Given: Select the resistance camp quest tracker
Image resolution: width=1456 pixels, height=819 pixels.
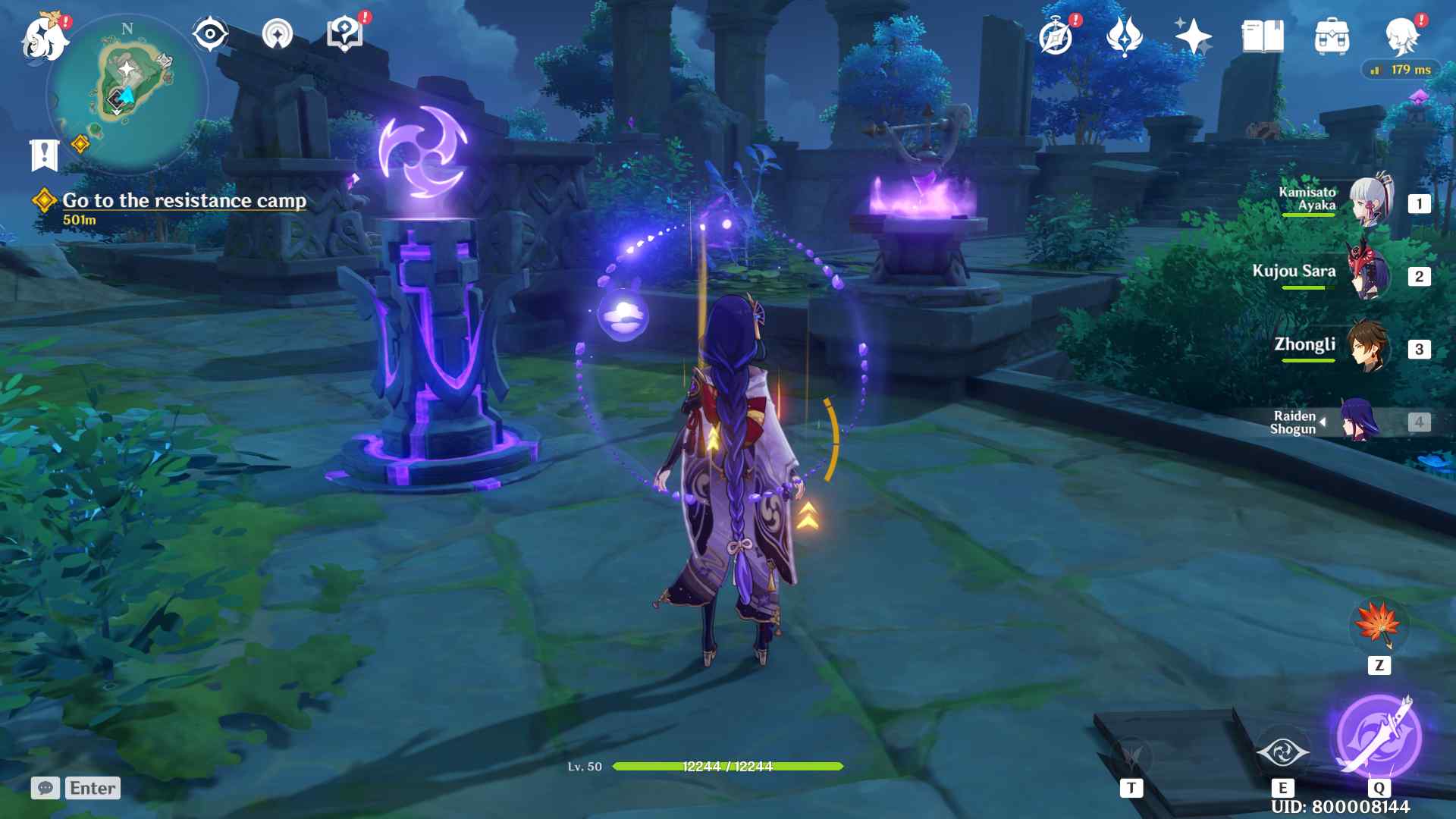Looking at the screenshot, I should (x=184, y=201).
